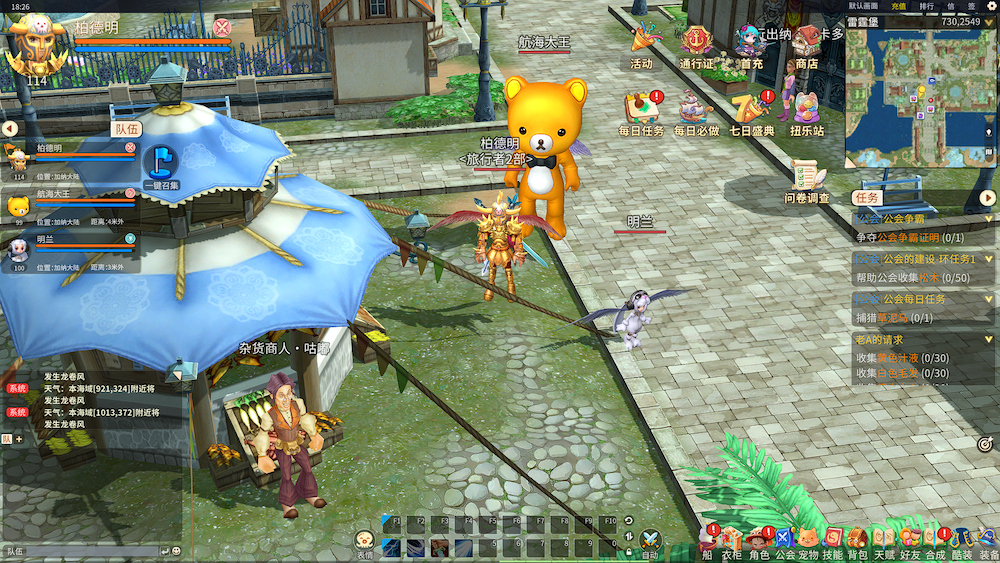1000x563 pixels.
Task: Select the 队伍 team tab
Action: point(127,129)
